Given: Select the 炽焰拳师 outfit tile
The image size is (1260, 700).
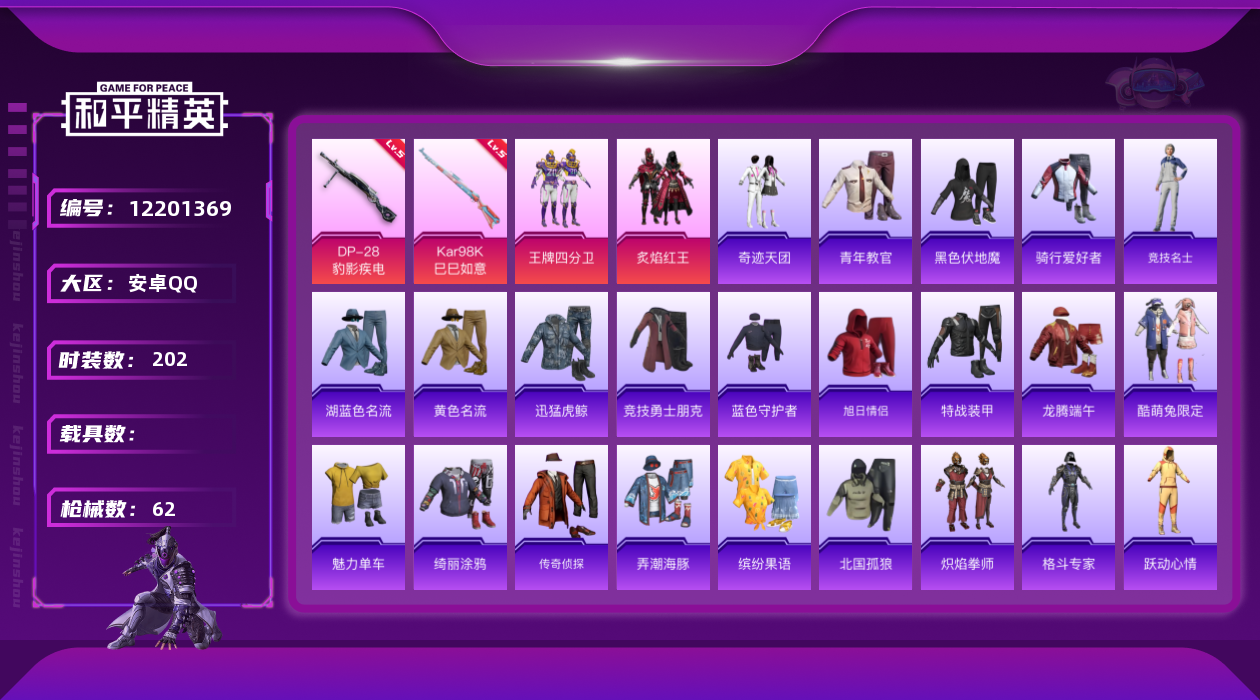Looking at the screenshot, I should pos(967,517).
